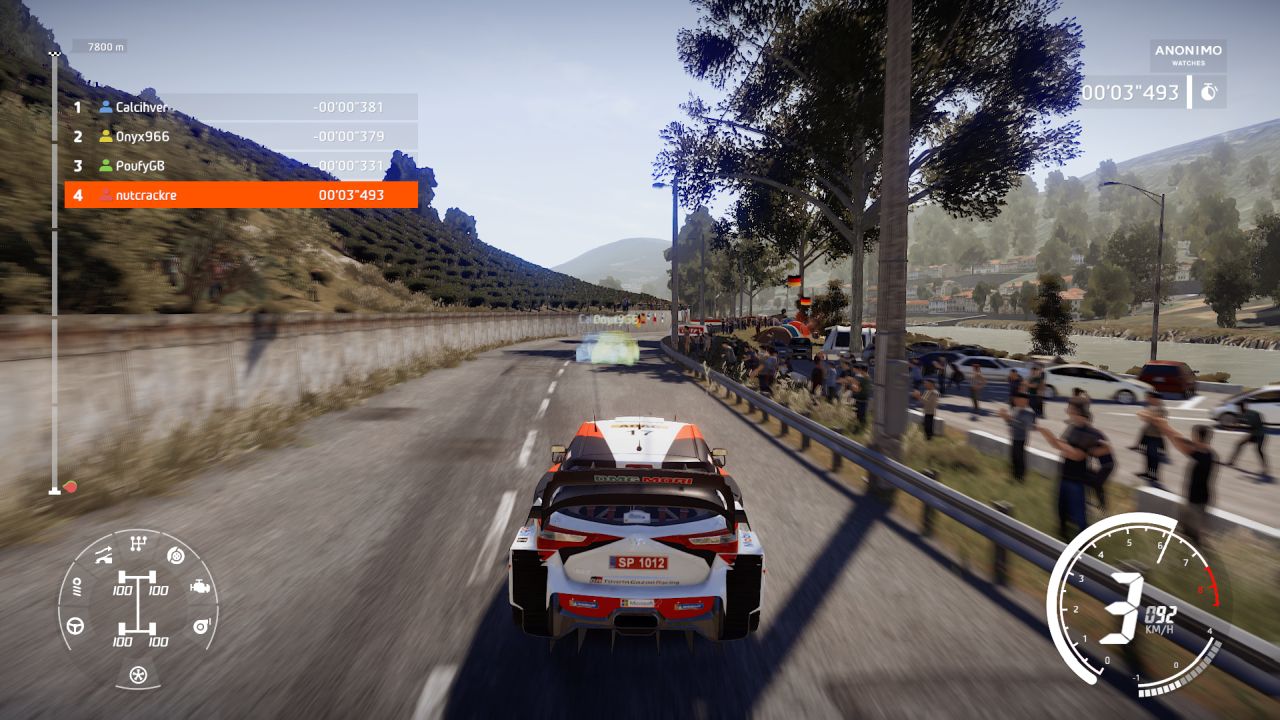This screenshot has height=720, width=1280.
Task: Click the Anonimo Watches sponsor logo
Action: [x=1188, y=54]
